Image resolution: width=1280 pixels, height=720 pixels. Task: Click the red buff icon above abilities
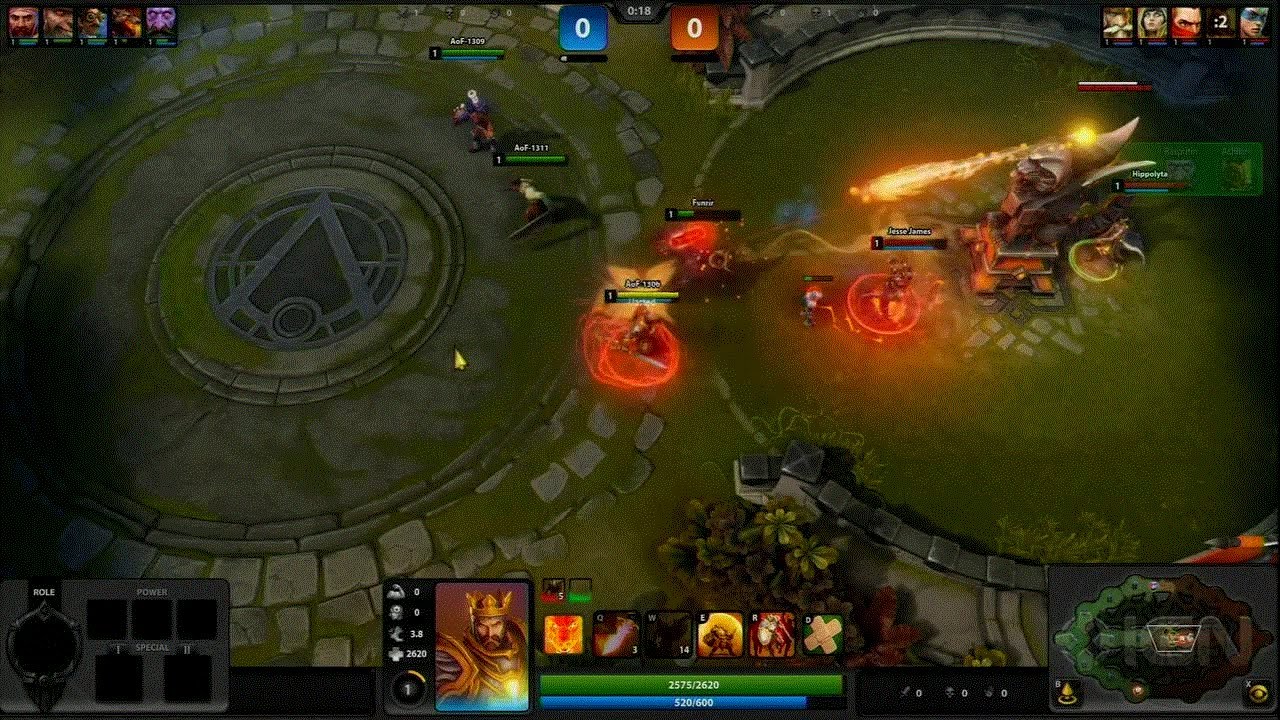tap(553, 590)
